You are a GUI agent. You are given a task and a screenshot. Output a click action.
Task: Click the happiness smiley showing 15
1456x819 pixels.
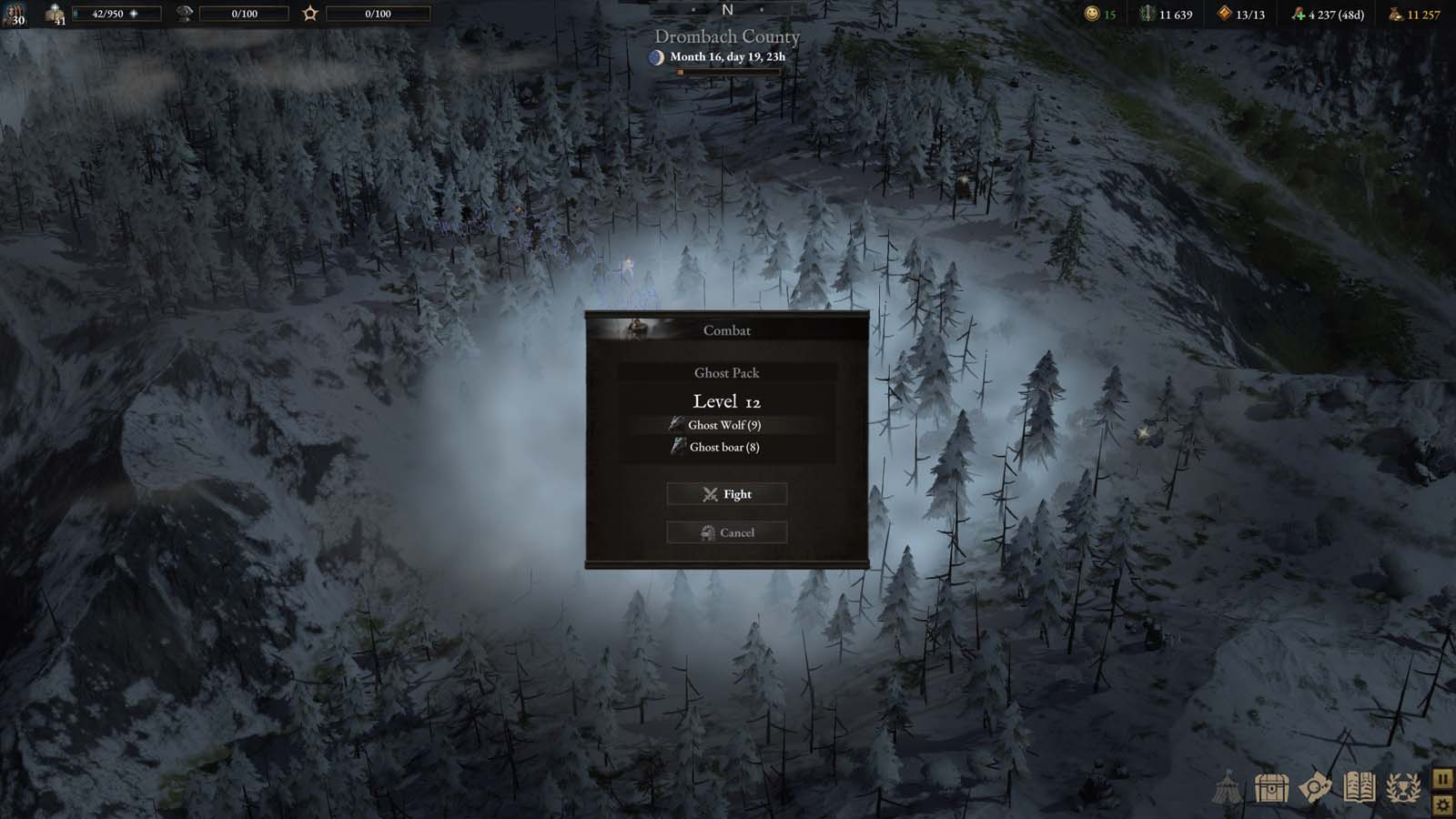pyautogui.click(x=1096, y=14)
